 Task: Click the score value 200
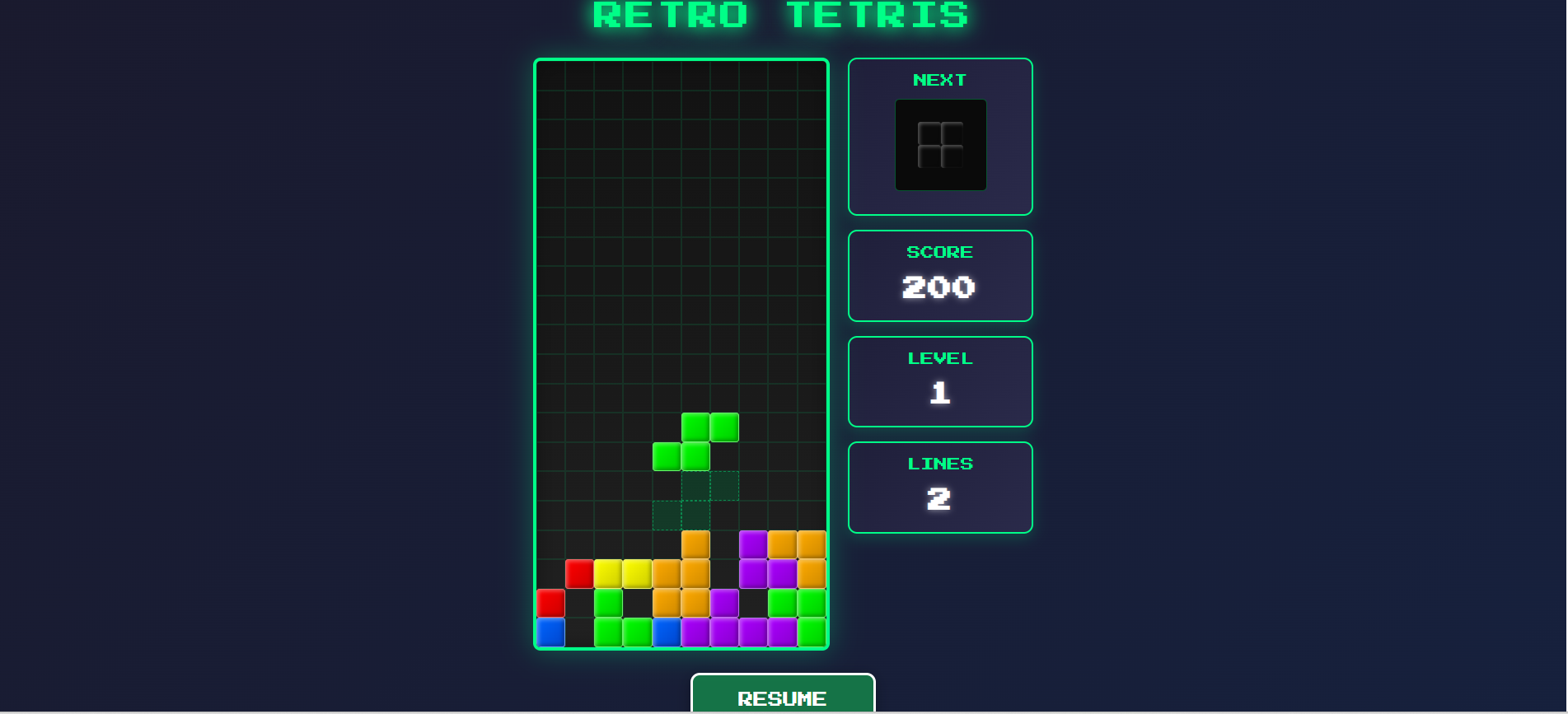pos(938,287)
